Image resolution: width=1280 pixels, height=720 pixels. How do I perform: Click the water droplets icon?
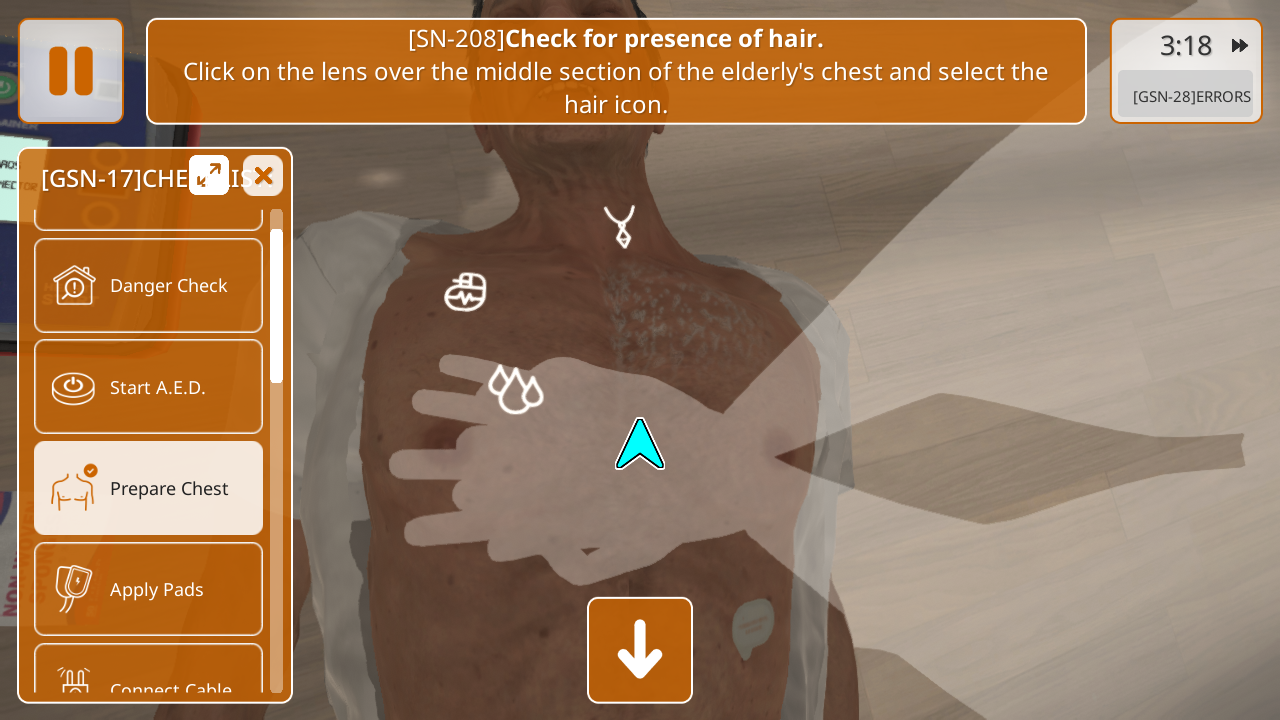(515, 389)
